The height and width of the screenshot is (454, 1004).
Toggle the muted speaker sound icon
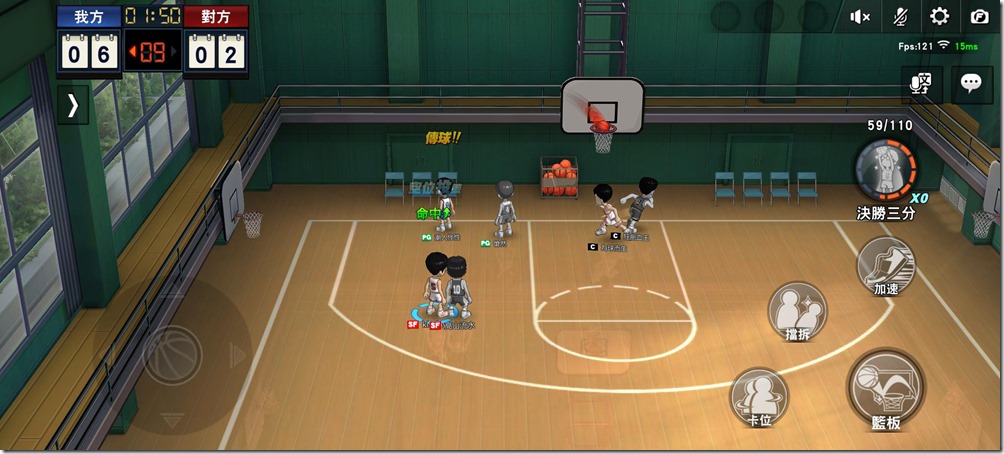click(860, 16)
